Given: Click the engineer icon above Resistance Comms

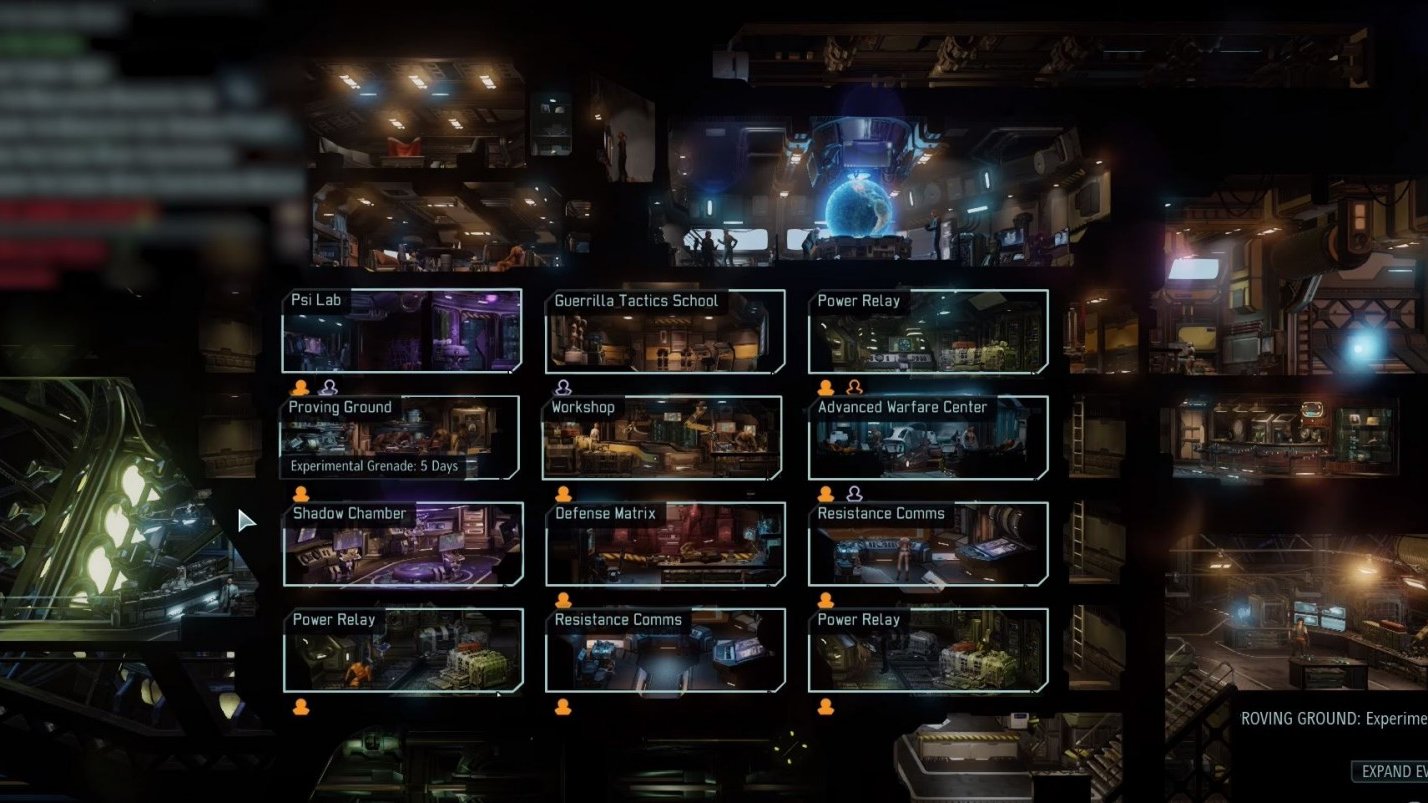Looking at the screenshot, I should tap(826, 495).
